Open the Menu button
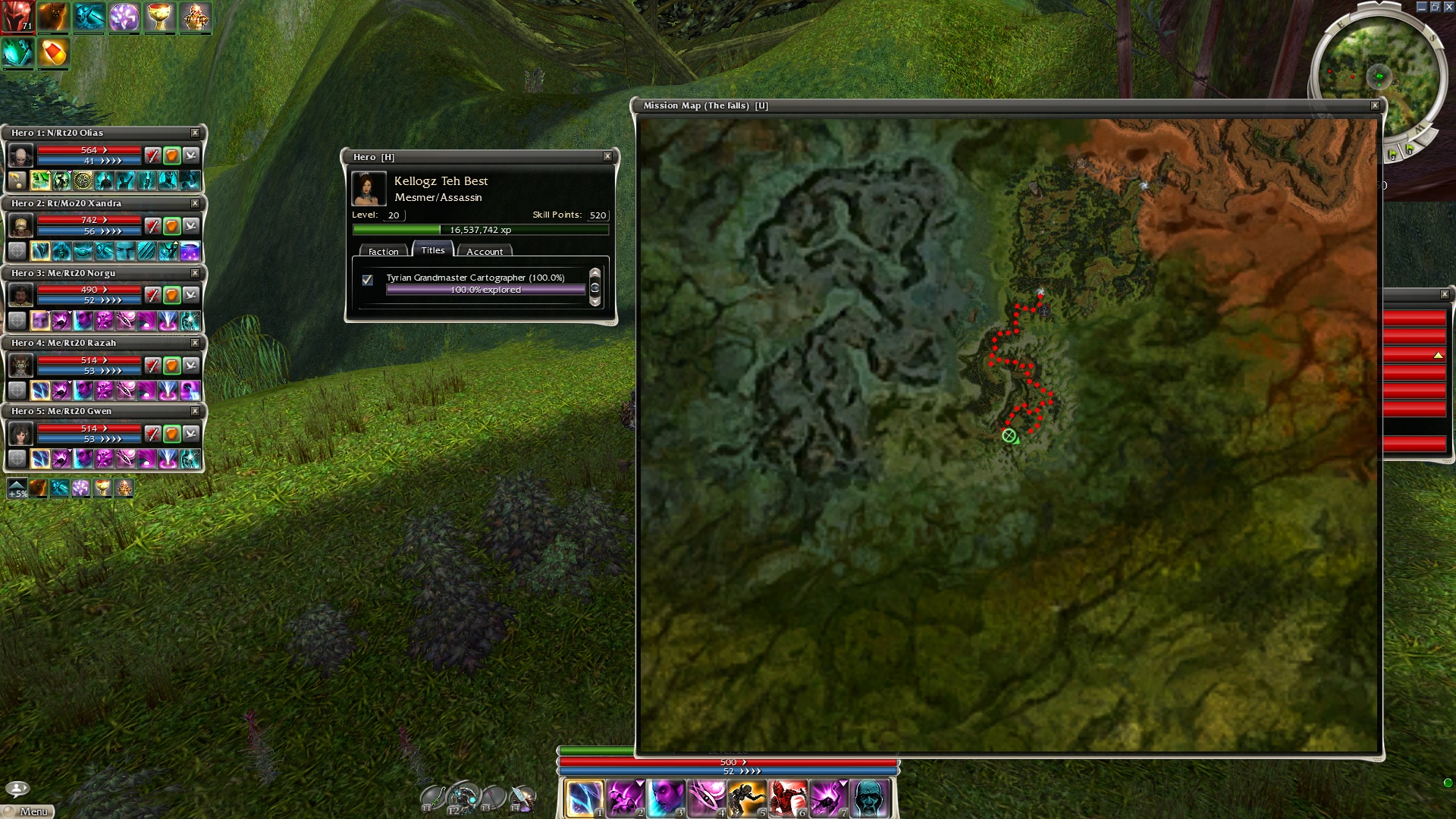The image size is (1456, 819). pos(28,811)
